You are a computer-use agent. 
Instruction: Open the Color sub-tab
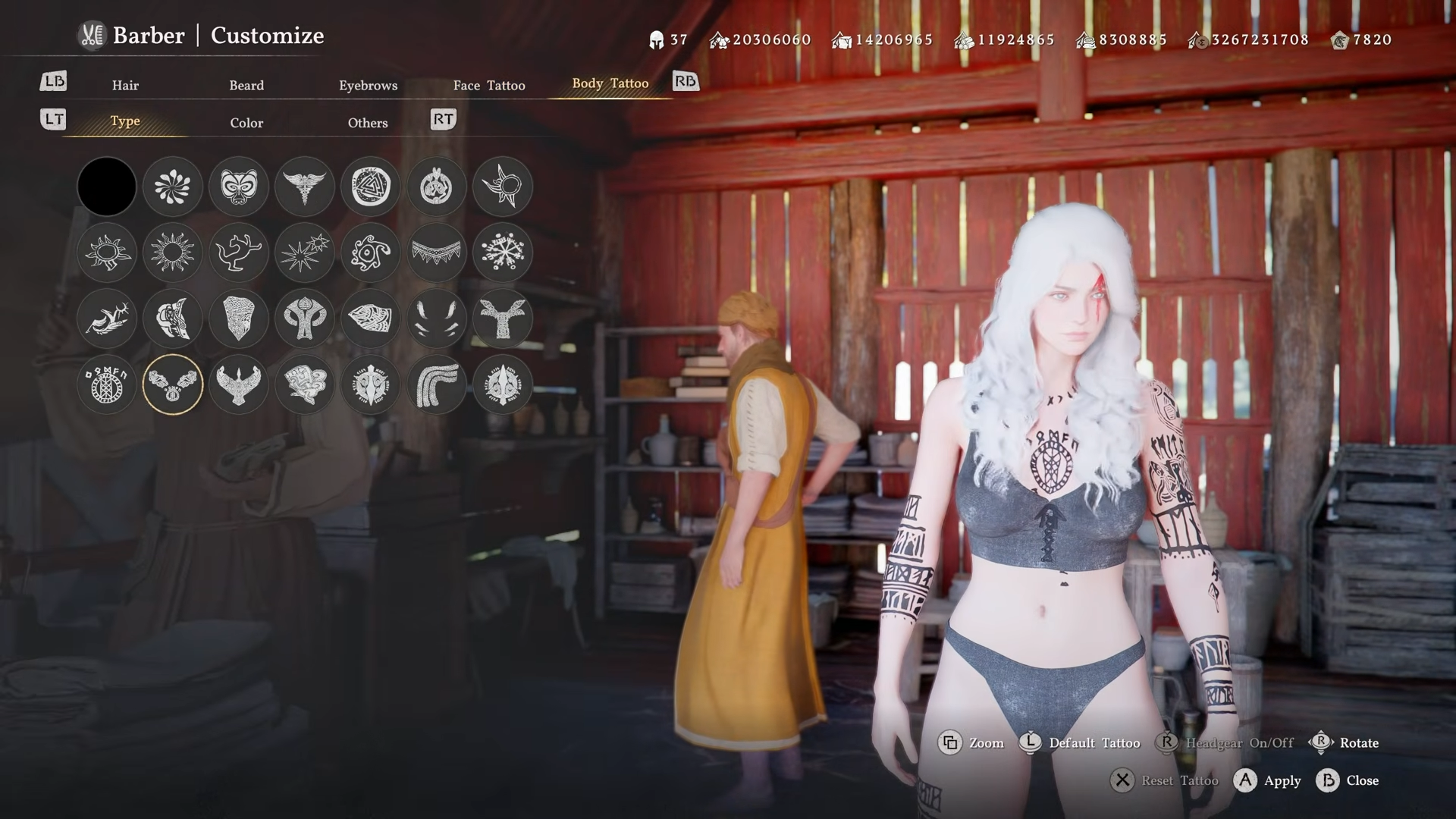[x=246, y=122]
